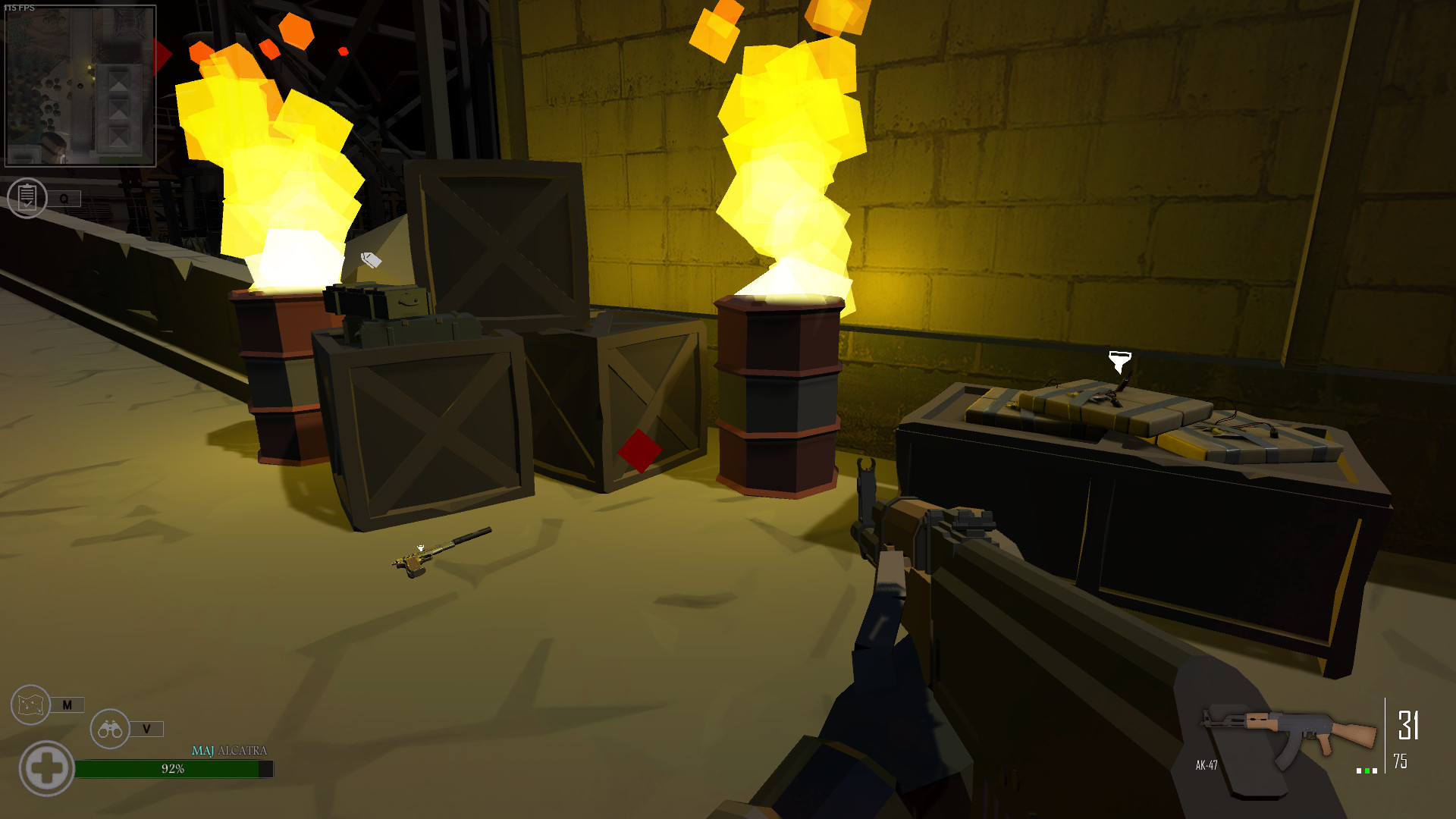
Task: Select the AK-47 label on the HUD
Action: [1205, 765]
